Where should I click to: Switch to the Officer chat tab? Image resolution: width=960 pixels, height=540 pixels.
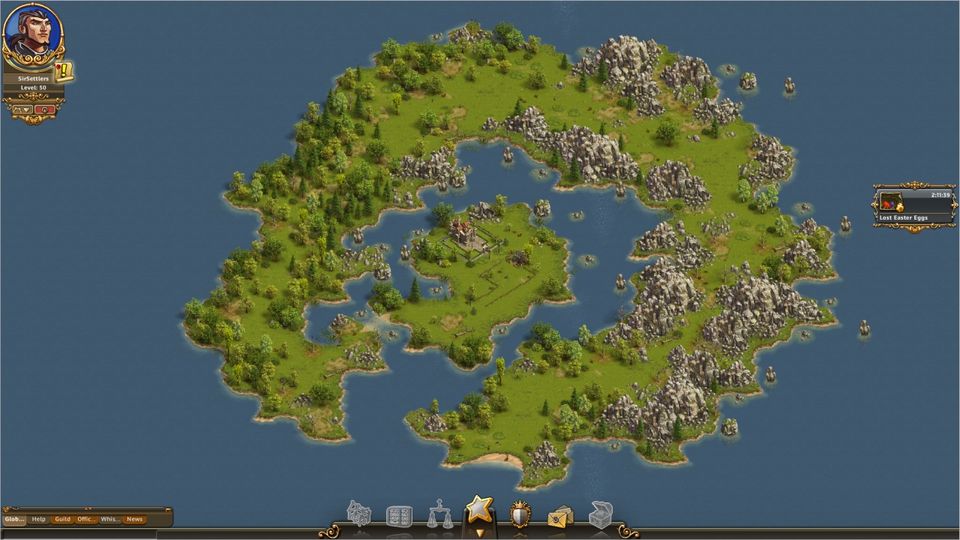[x=87, y=519]
